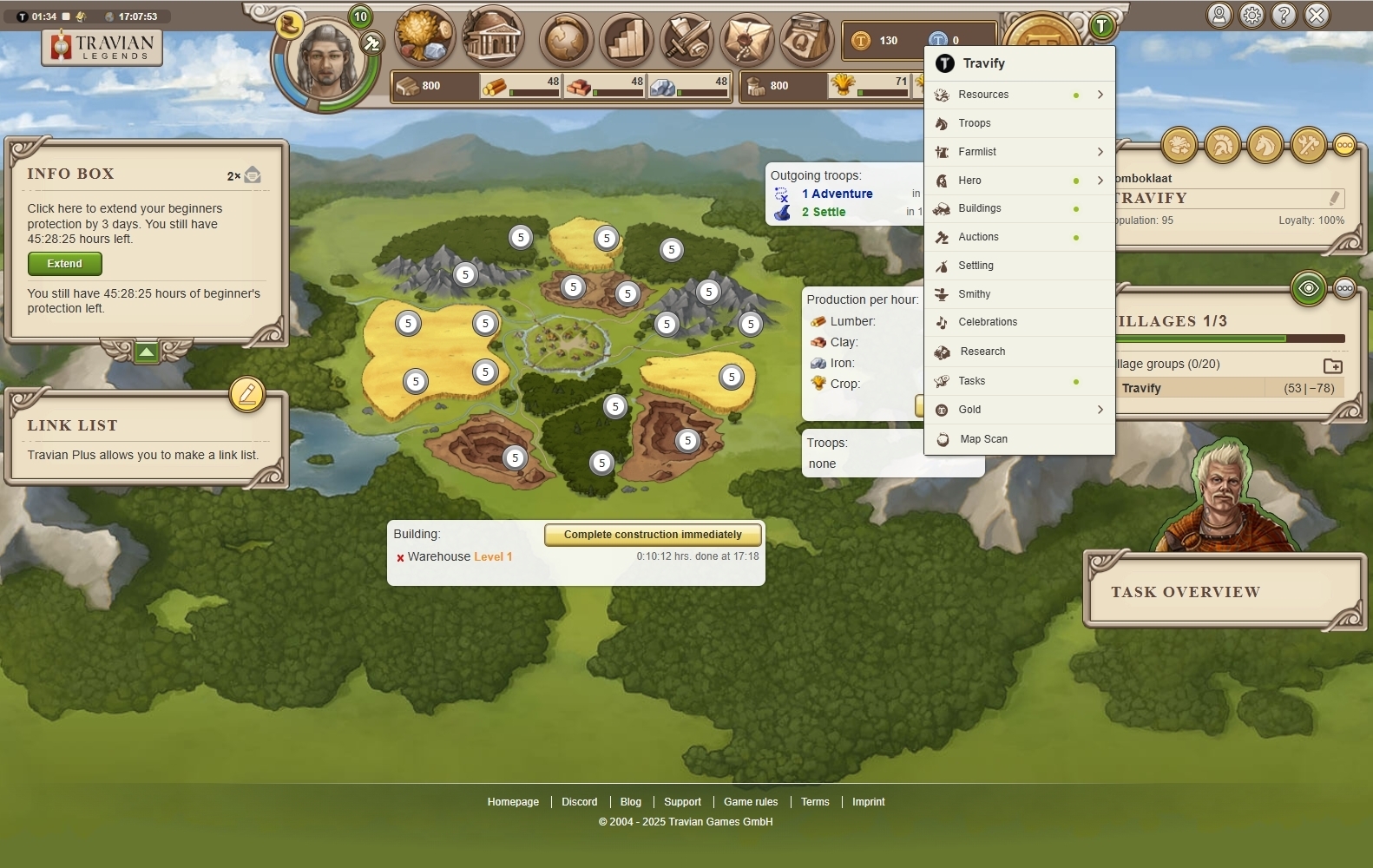Open the village buildings view icon
The width and height of the screenshot is (1373, 868).
click(493, 38)
